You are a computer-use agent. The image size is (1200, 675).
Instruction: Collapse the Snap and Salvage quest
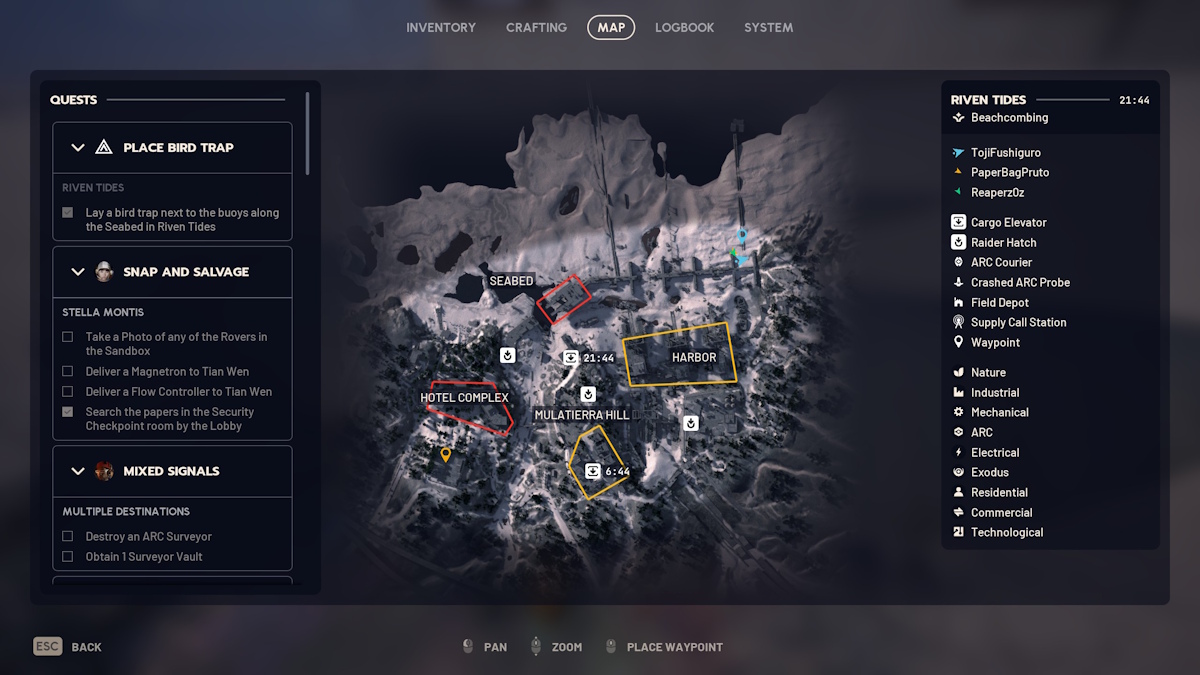78,272
